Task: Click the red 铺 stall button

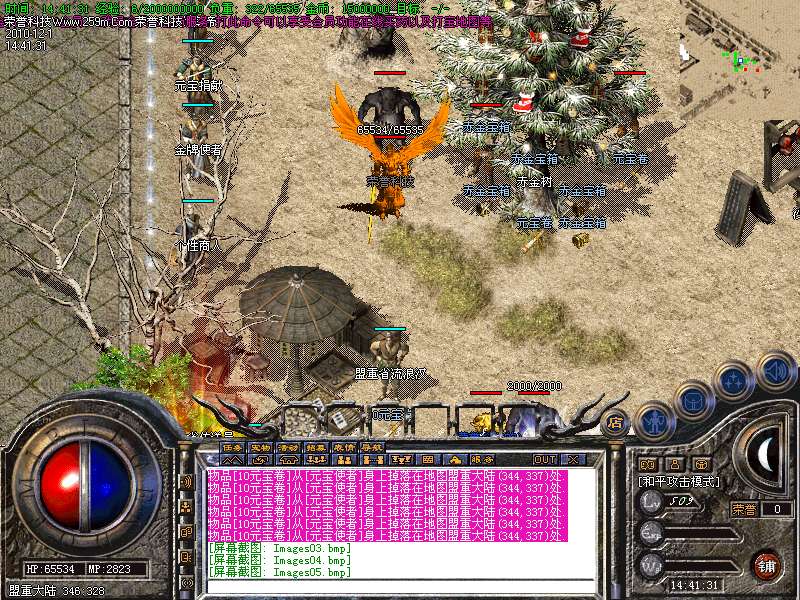Action: (x=766, y=565)
